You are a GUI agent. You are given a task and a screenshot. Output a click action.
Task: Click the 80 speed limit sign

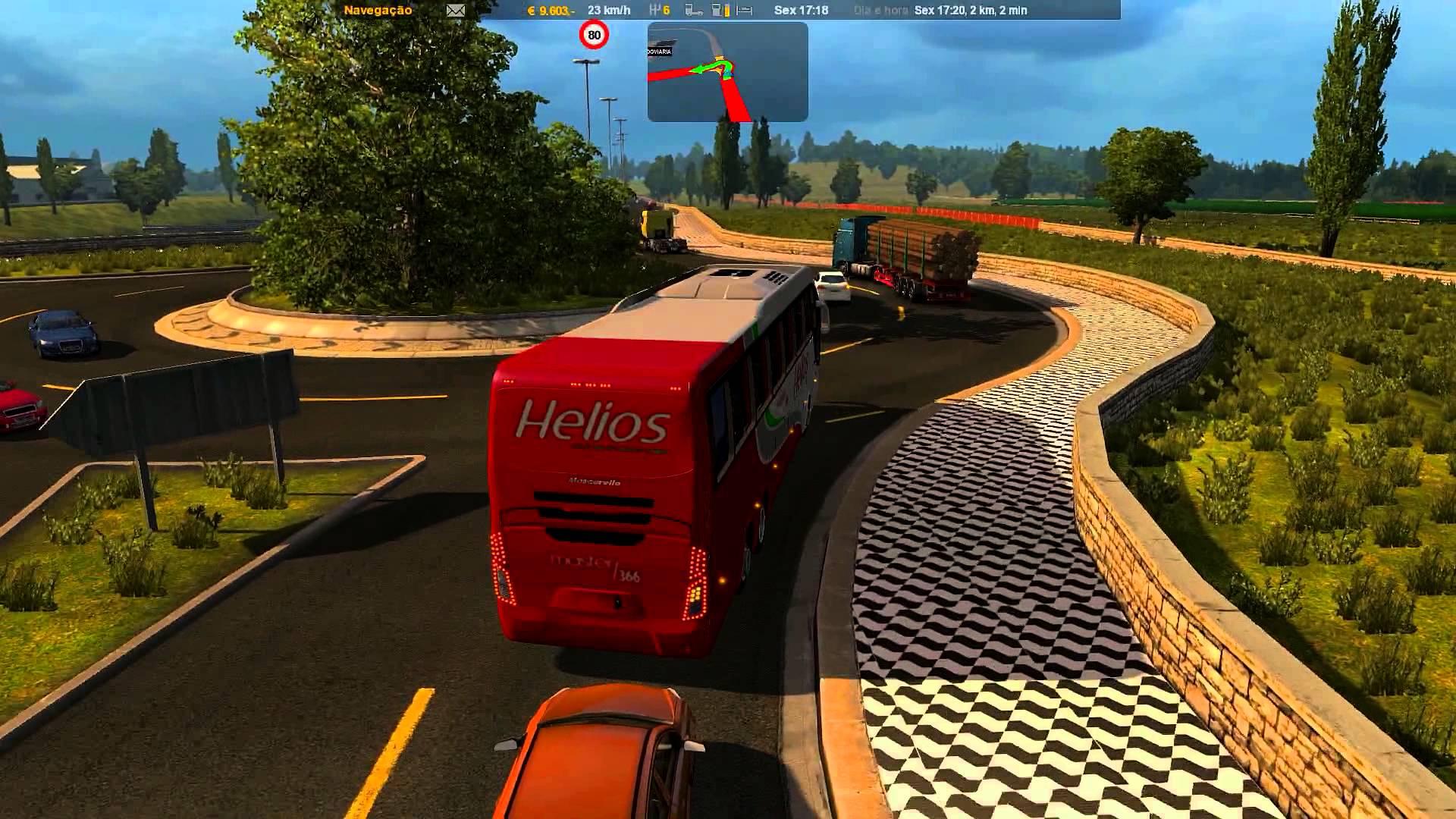click(594, 35)
